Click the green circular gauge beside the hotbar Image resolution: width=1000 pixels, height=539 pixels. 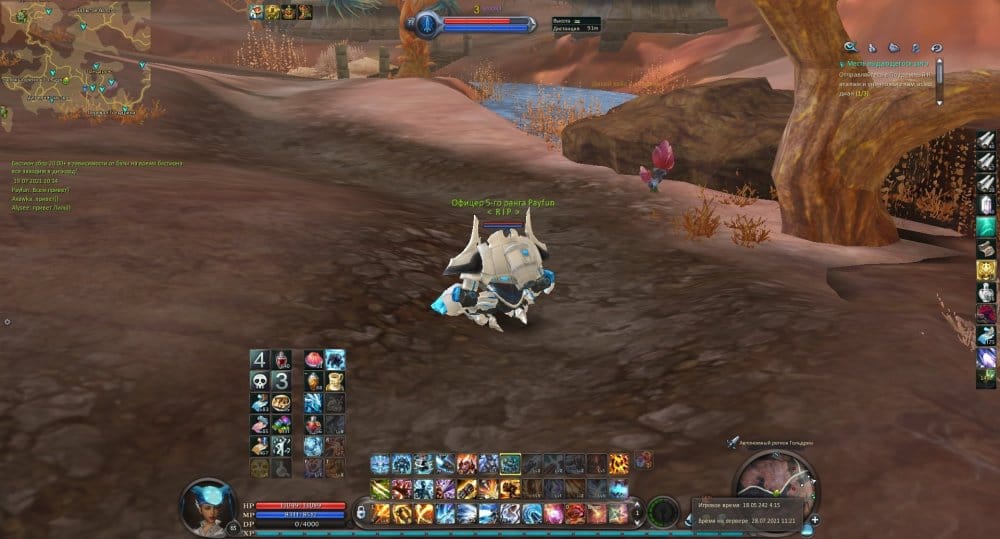662,511
